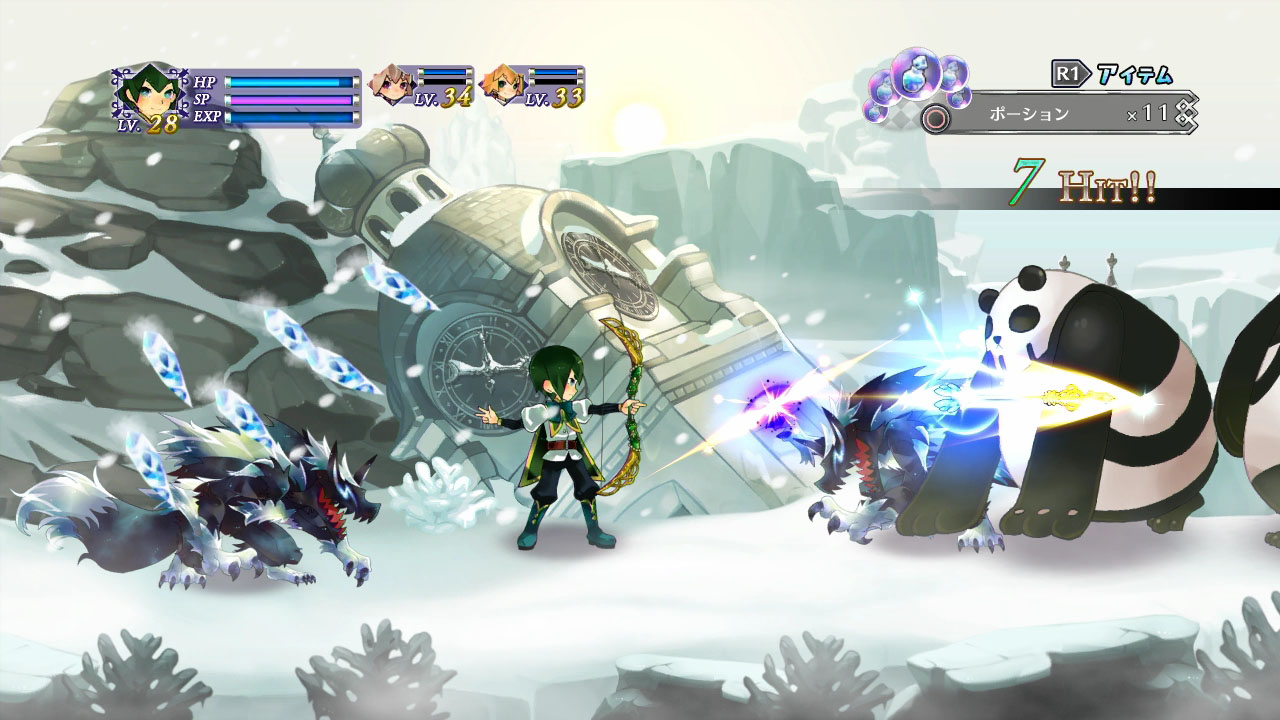
Task: Select the main character's portrait
Action: click(x=148, y=90)
